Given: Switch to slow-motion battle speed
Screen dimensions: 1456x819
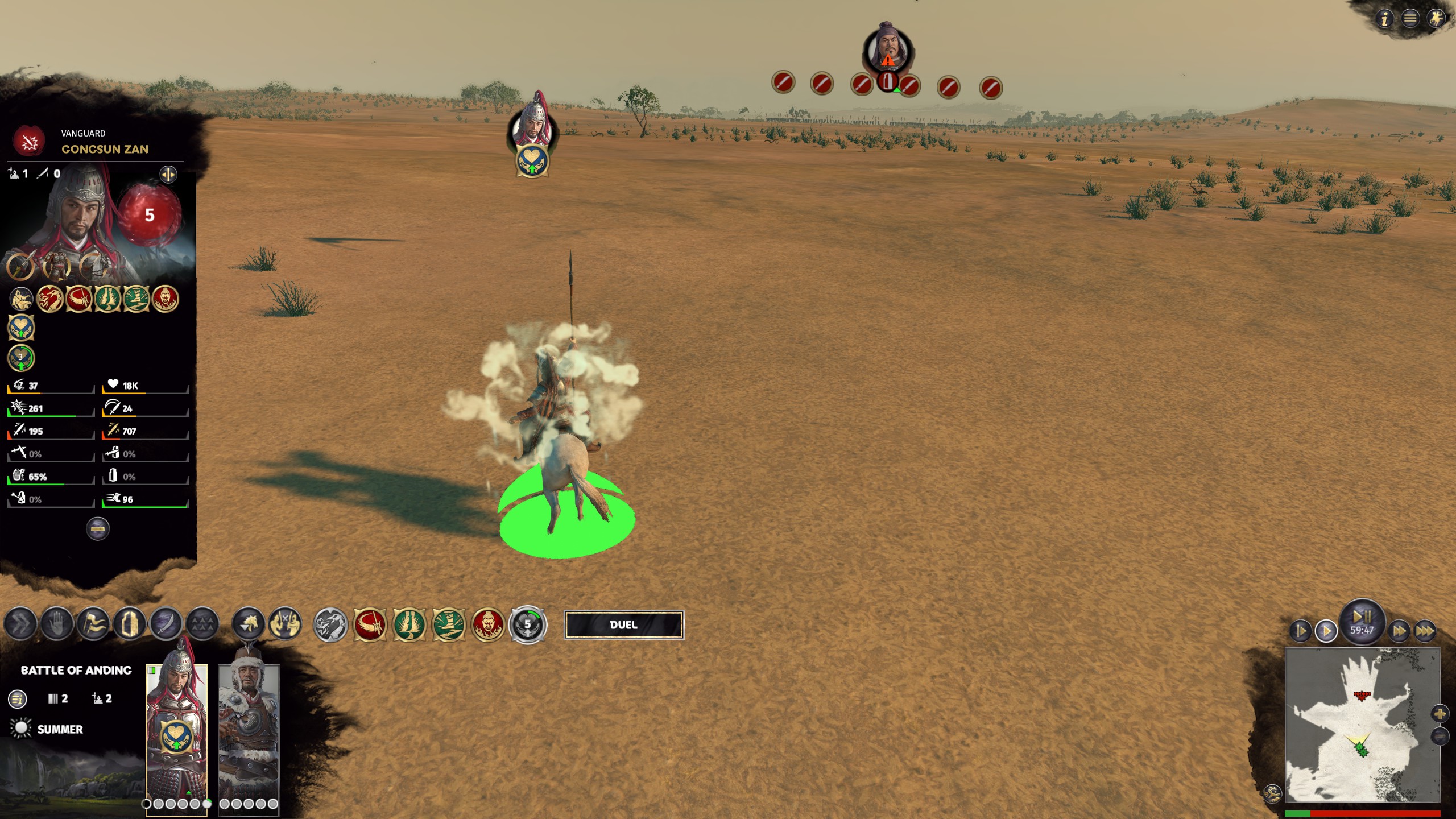Looking at the screenshot, I should click(1300, 631).
